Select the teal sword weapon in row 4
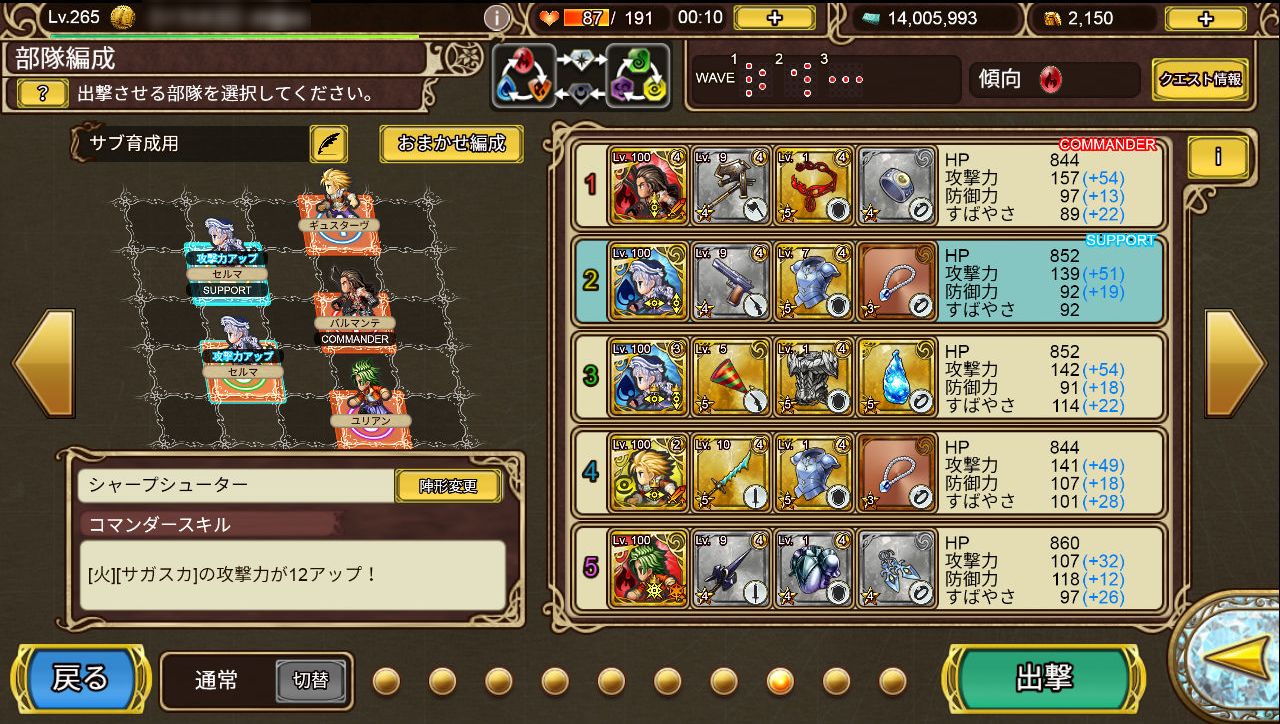The image size is (1280, 724). click(731, 472)
